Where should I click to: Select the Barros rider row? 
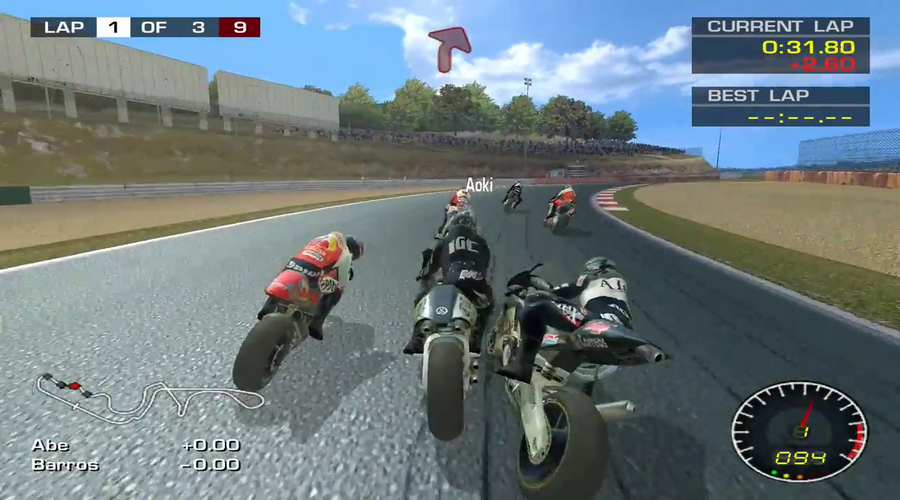tap(135, 465)
